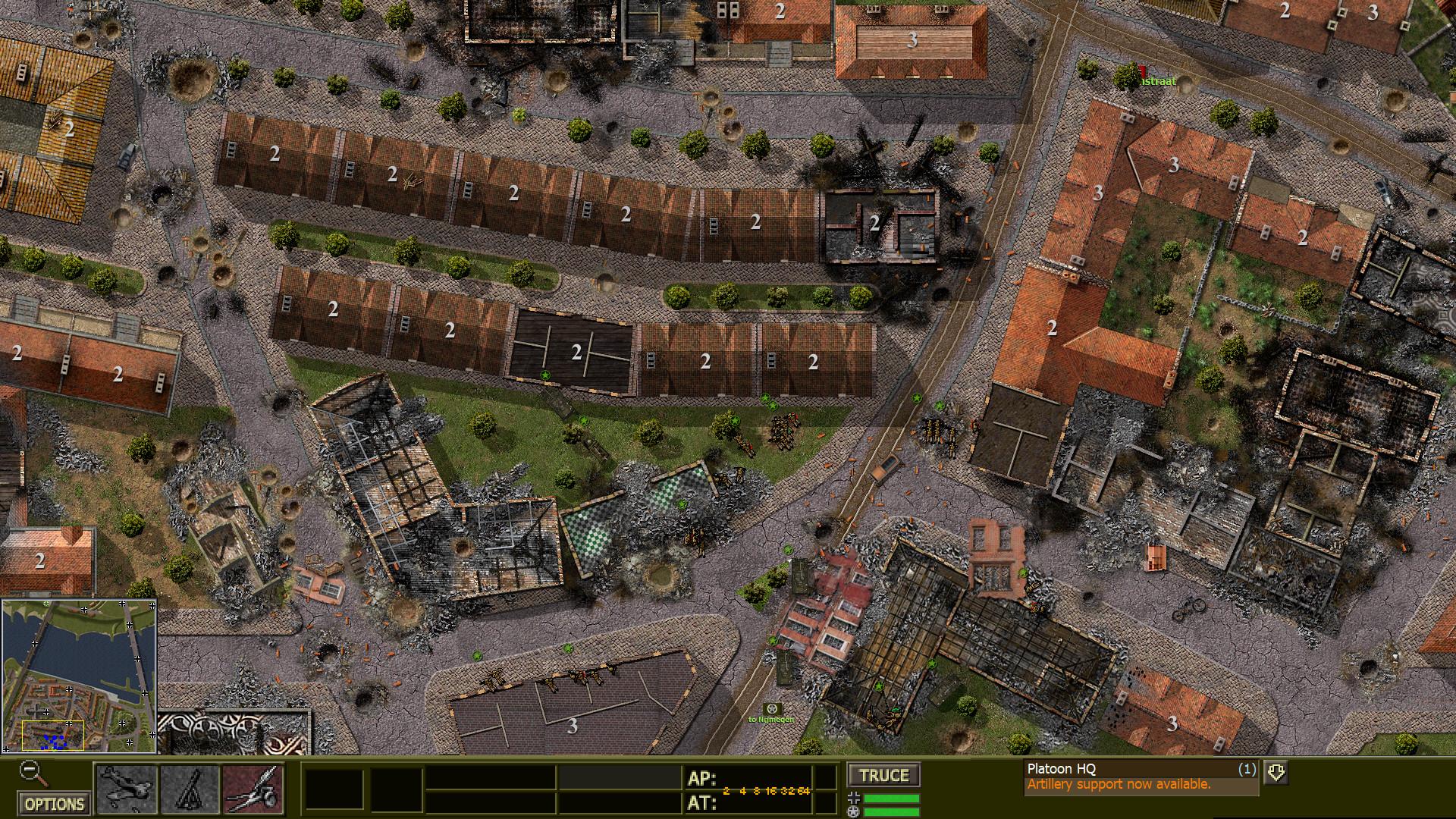Propose a TRUCE to the enemy
The width and height of the screenshot is (1456, 819).
[883, 776]
